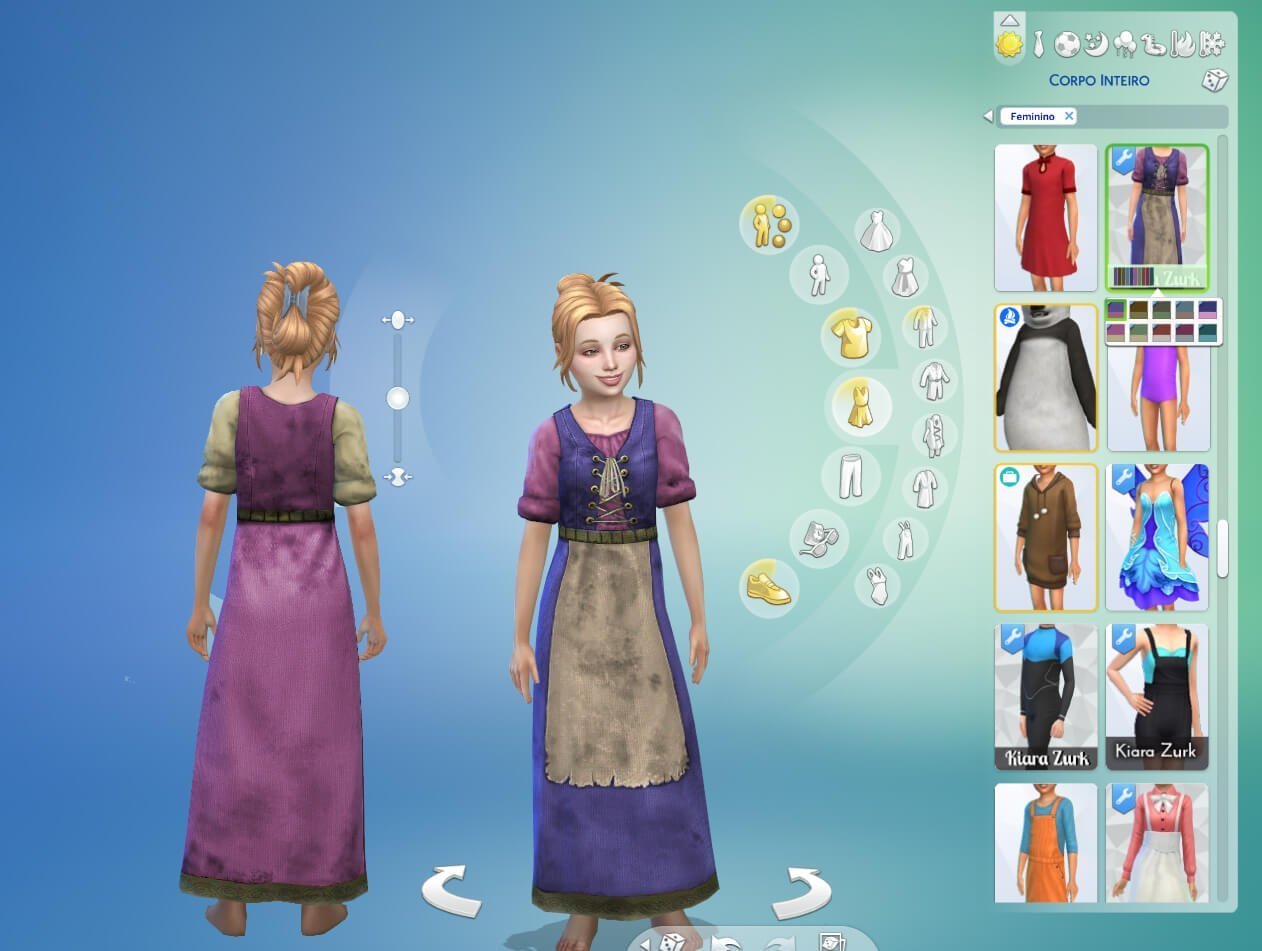Open the bottoms pants category
This screenshot has width=1262, height=951.
(851, 474)
